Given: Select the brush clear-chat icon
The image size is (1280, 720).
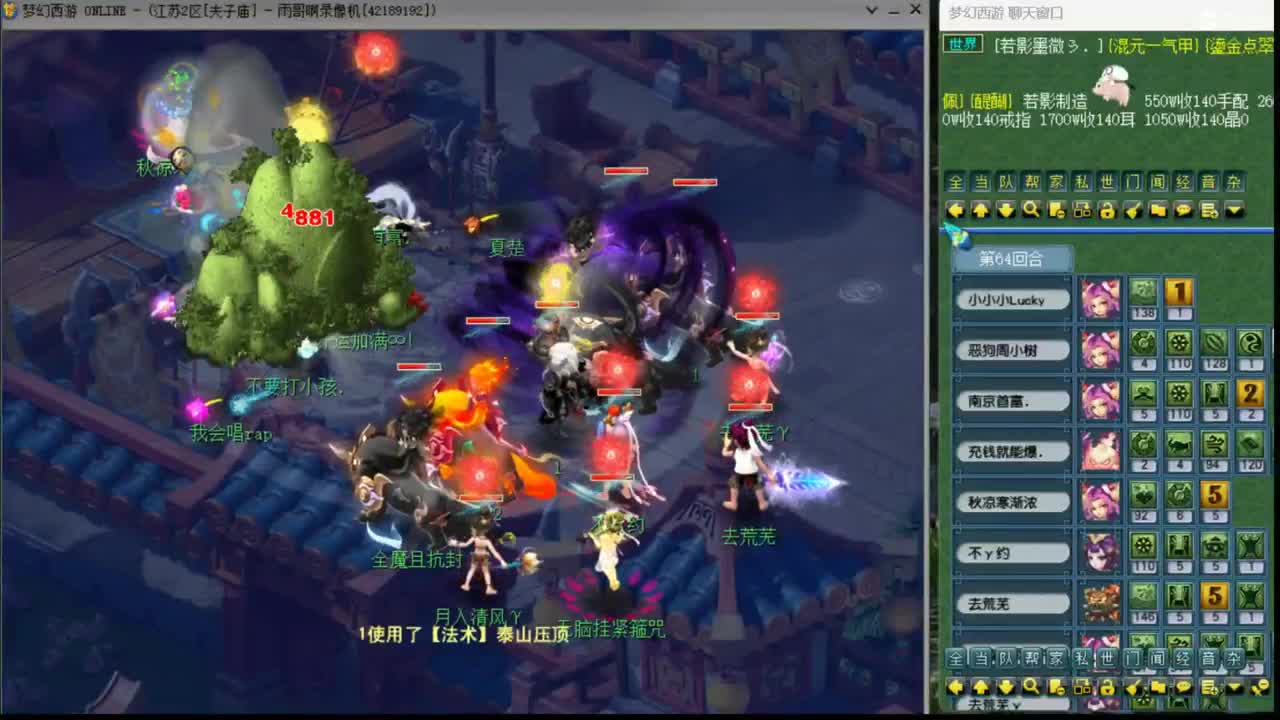Looking at the screenshot, I should (x=1133, y=210).
